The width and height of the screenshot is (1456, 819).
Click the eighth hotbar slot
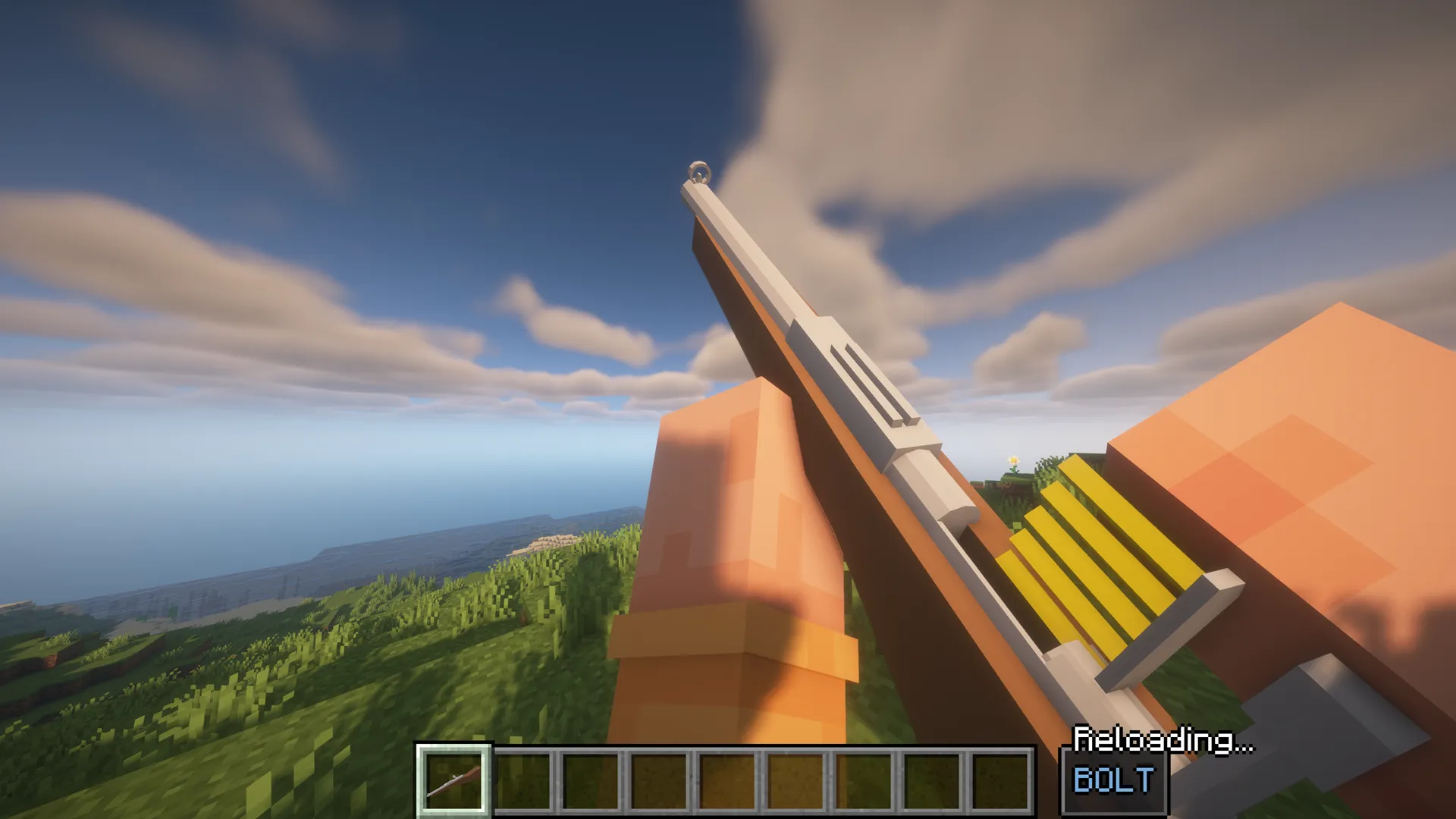(930, 781)
